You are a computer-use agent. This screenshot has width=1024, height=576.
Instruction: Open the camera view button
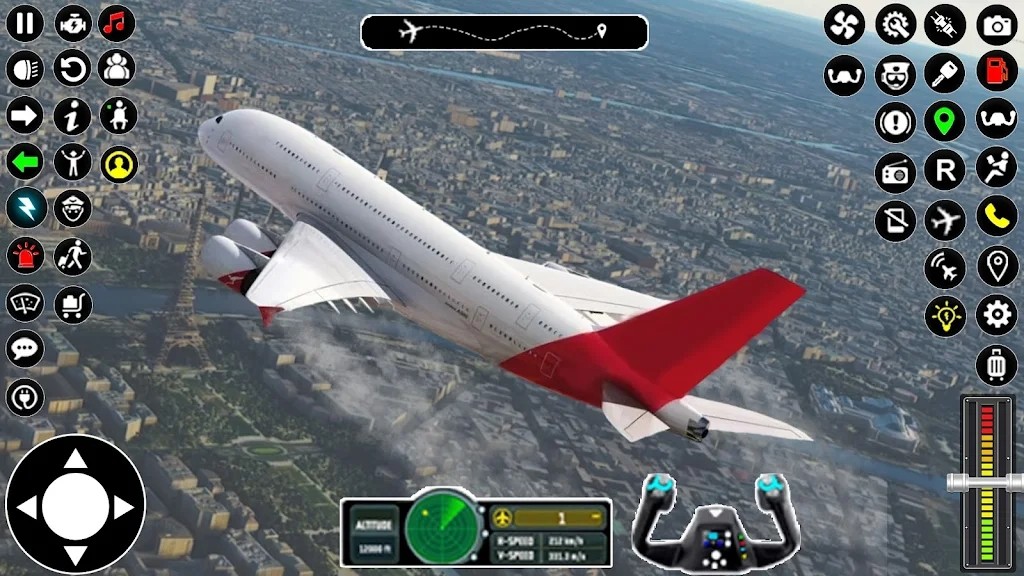[x=996, y=25]
